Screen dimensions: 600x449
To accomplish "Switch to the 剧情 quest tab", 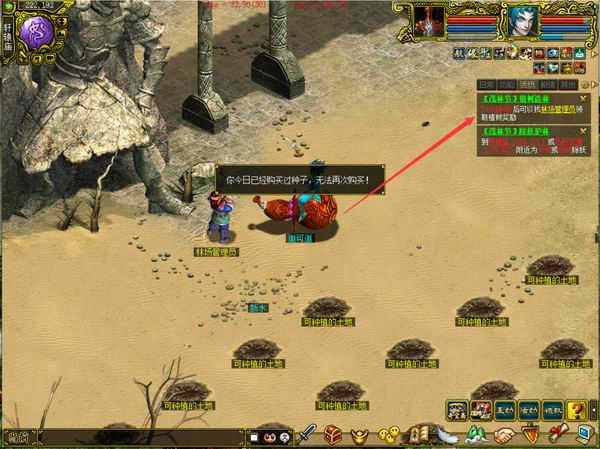I will tap(547, 85).
